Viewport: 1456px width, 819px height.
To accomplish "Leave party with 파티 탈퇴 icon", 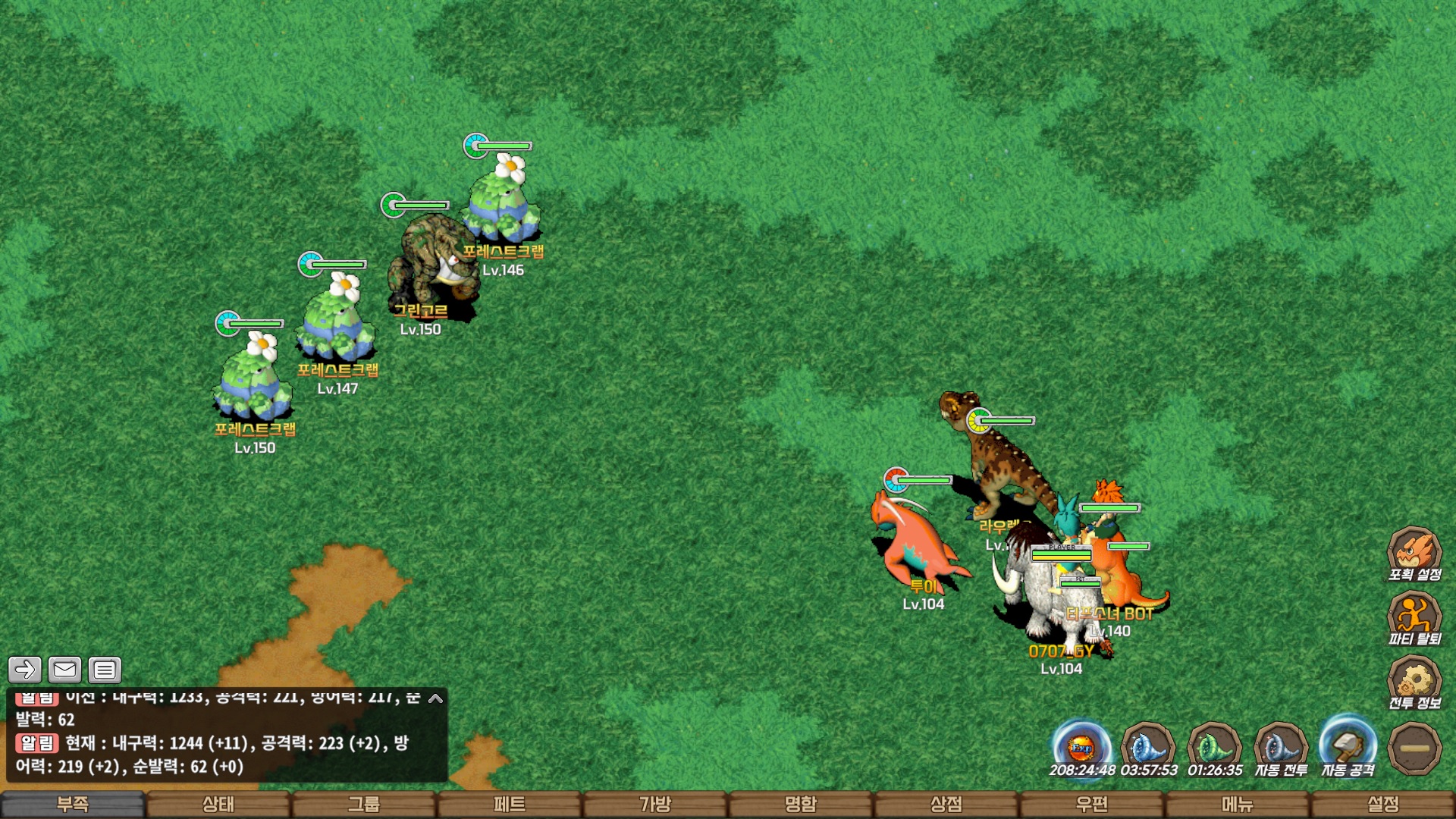I will coord(1414,617).
